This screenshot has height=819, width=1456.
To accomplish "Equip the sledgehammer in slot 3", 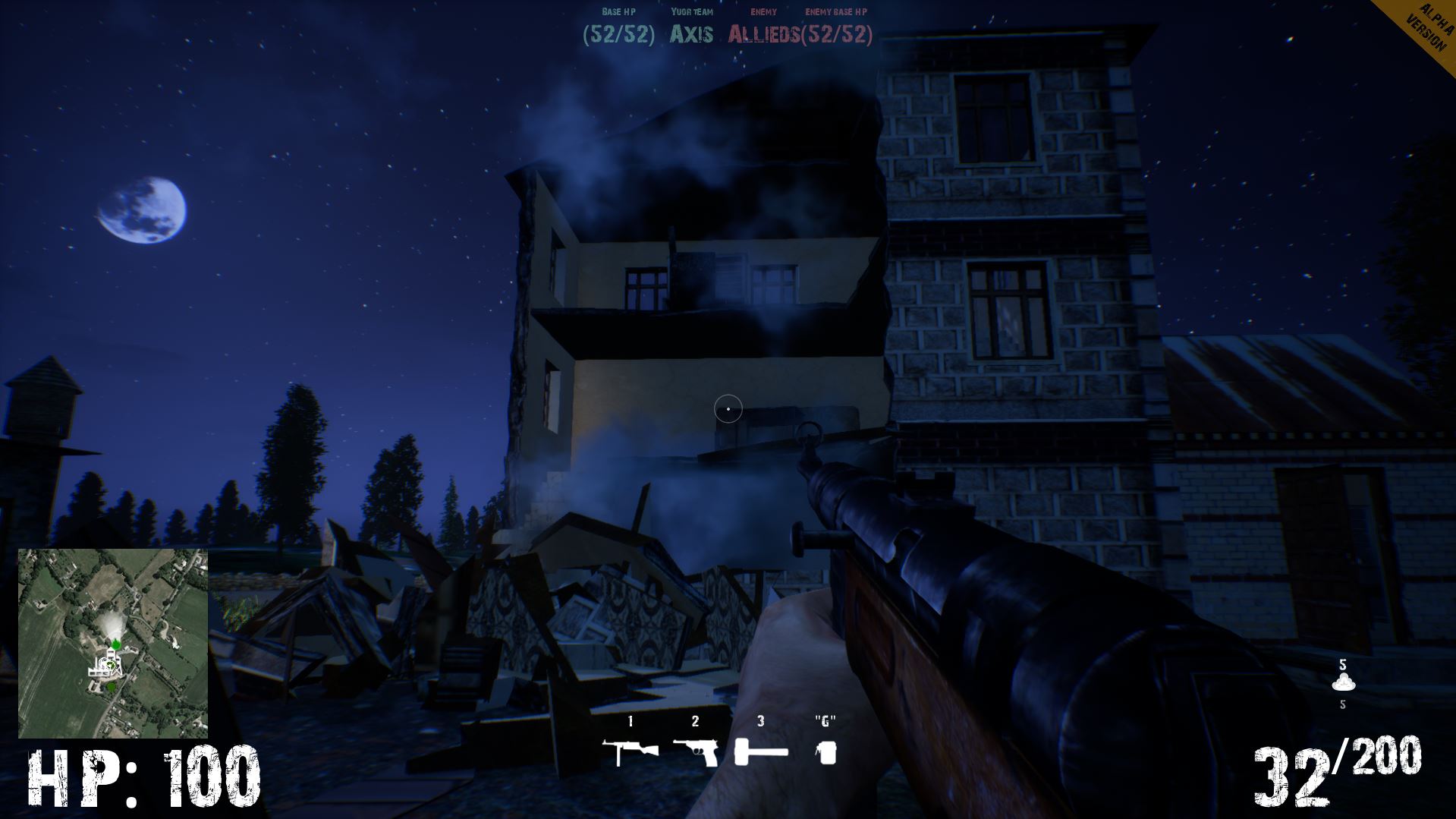I will coord(761,752).
